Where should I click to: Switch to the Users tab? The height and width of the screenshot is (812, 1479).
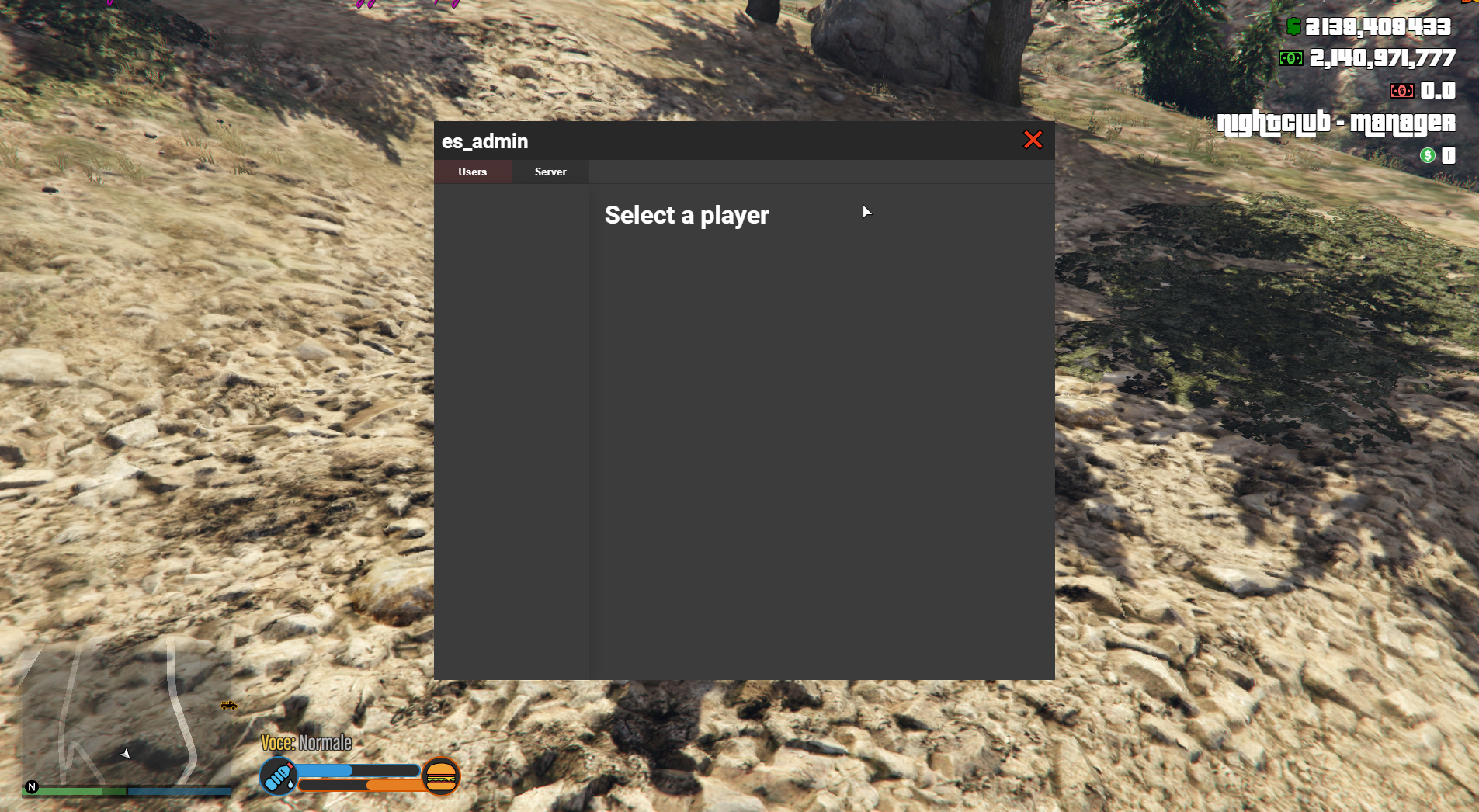click(473, 172)
